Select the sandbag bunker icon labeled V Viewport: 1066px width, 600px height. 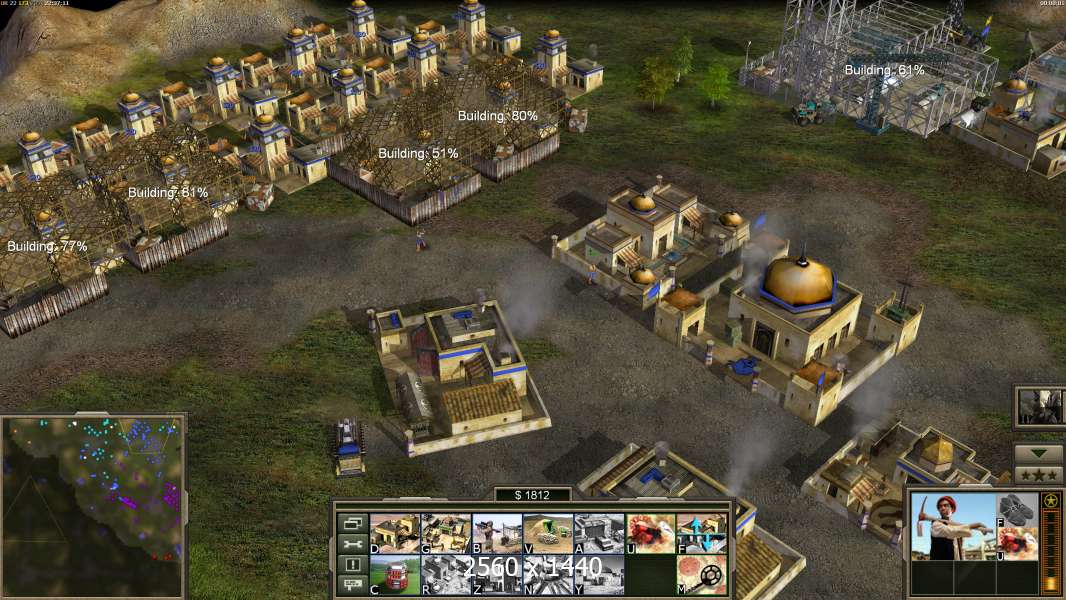pyautogui.click(x=548, y=534)
